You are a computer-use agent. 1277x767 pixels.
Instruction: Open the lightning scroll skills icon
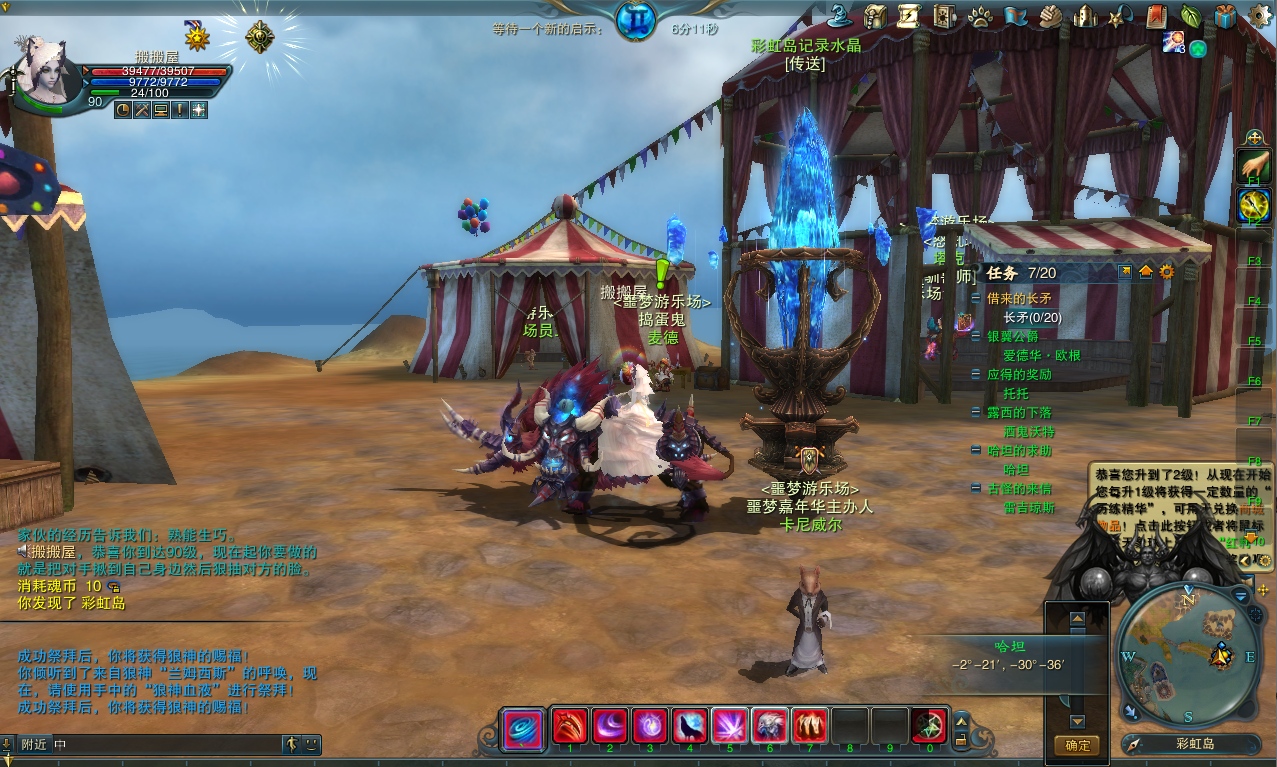(909, 16)
